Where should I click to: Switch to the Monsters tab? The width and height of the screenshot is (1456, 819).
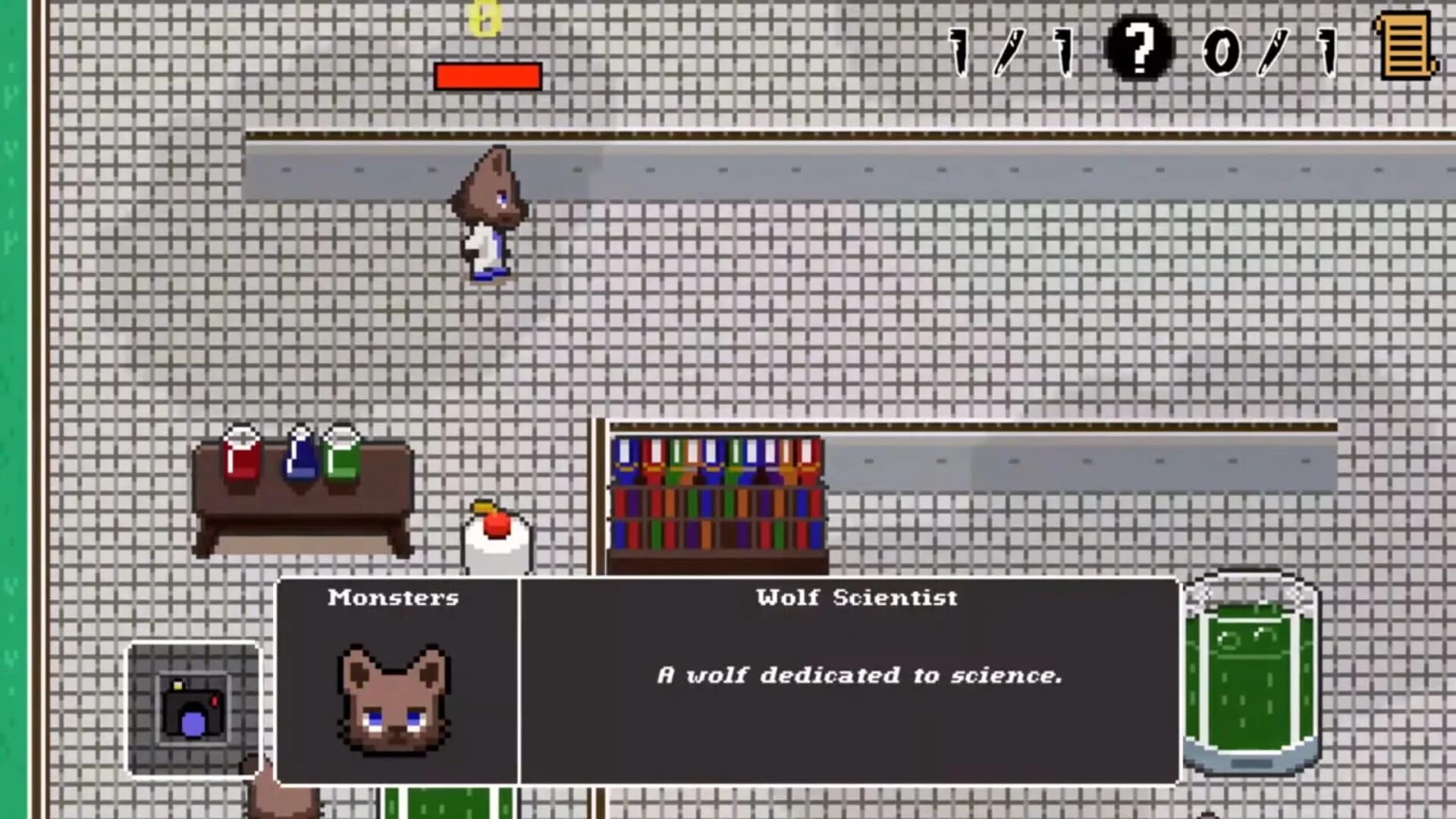point(394,598)
